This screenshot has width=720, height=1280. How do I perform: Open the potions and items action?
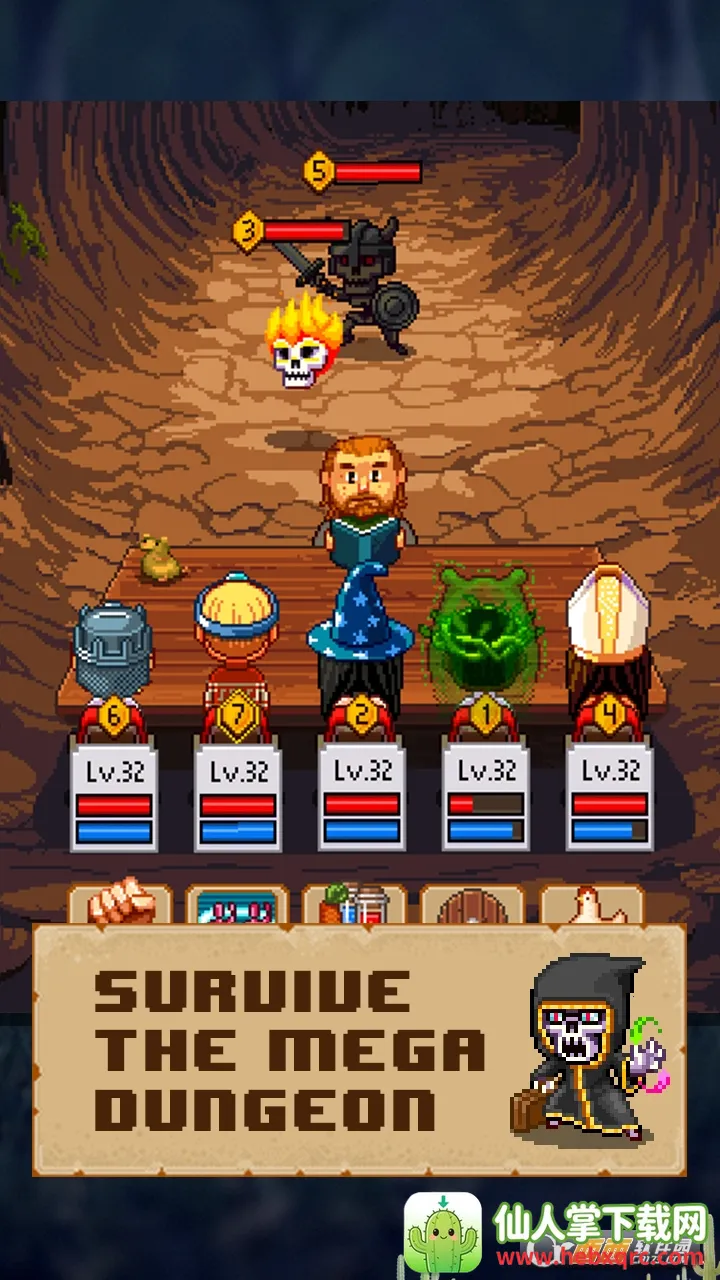pyautogui.click(x=354, y=905)
